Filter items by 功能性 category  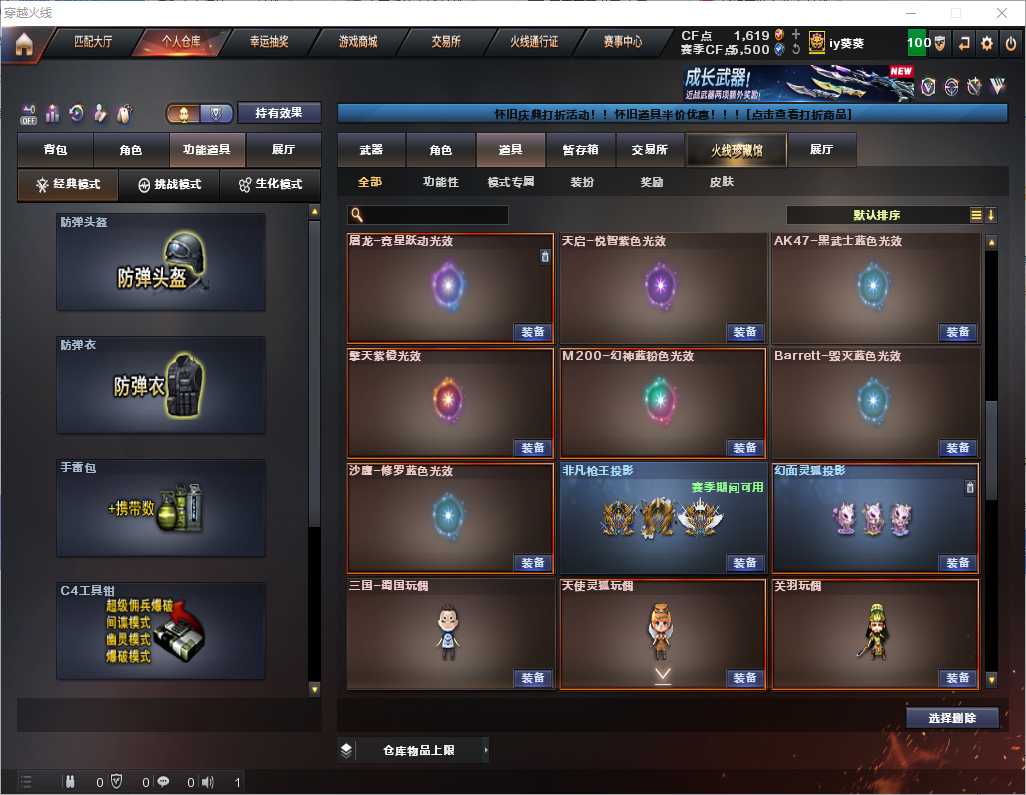440,182
